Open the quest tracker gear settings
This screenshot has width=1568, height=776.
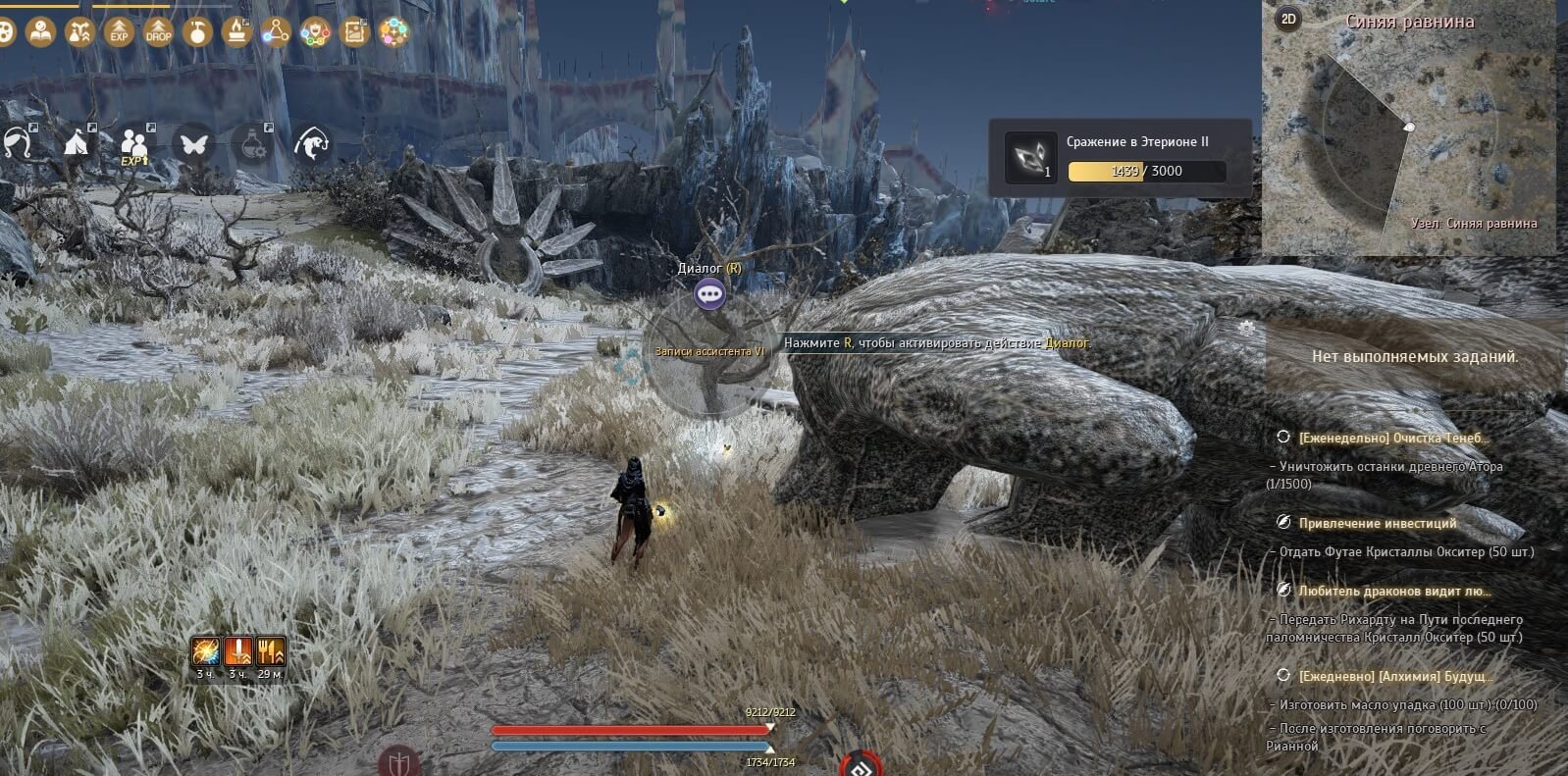(1246, 328)
